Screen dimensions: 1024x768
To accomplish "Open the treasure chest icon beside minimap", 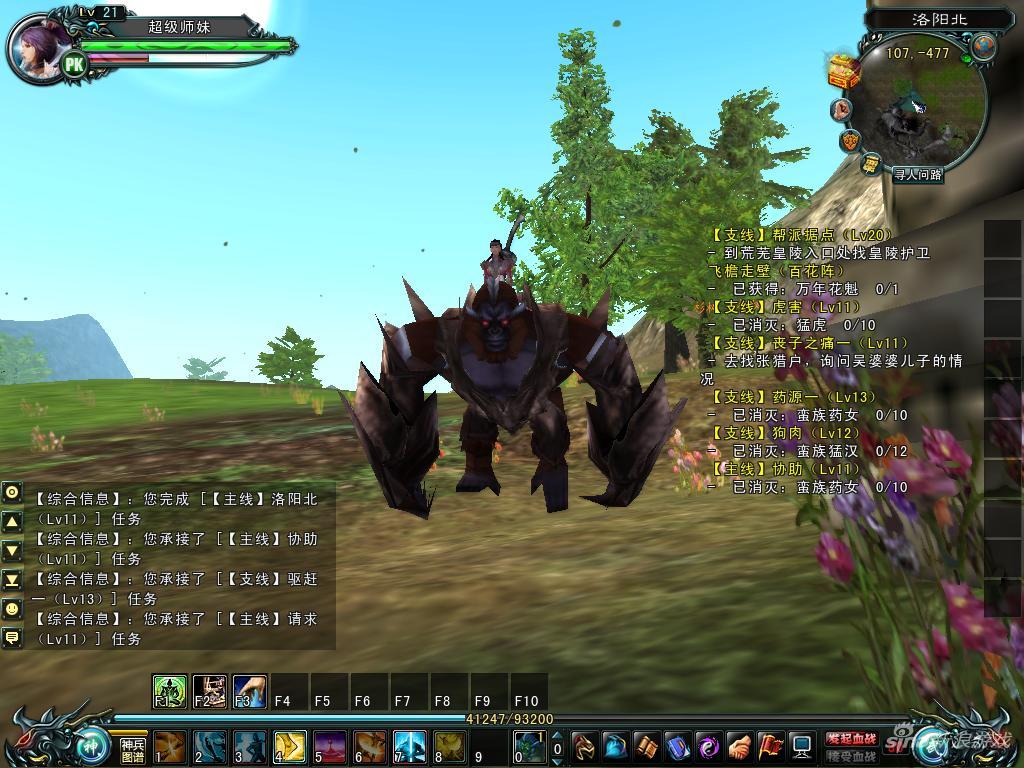I will 844,70.
